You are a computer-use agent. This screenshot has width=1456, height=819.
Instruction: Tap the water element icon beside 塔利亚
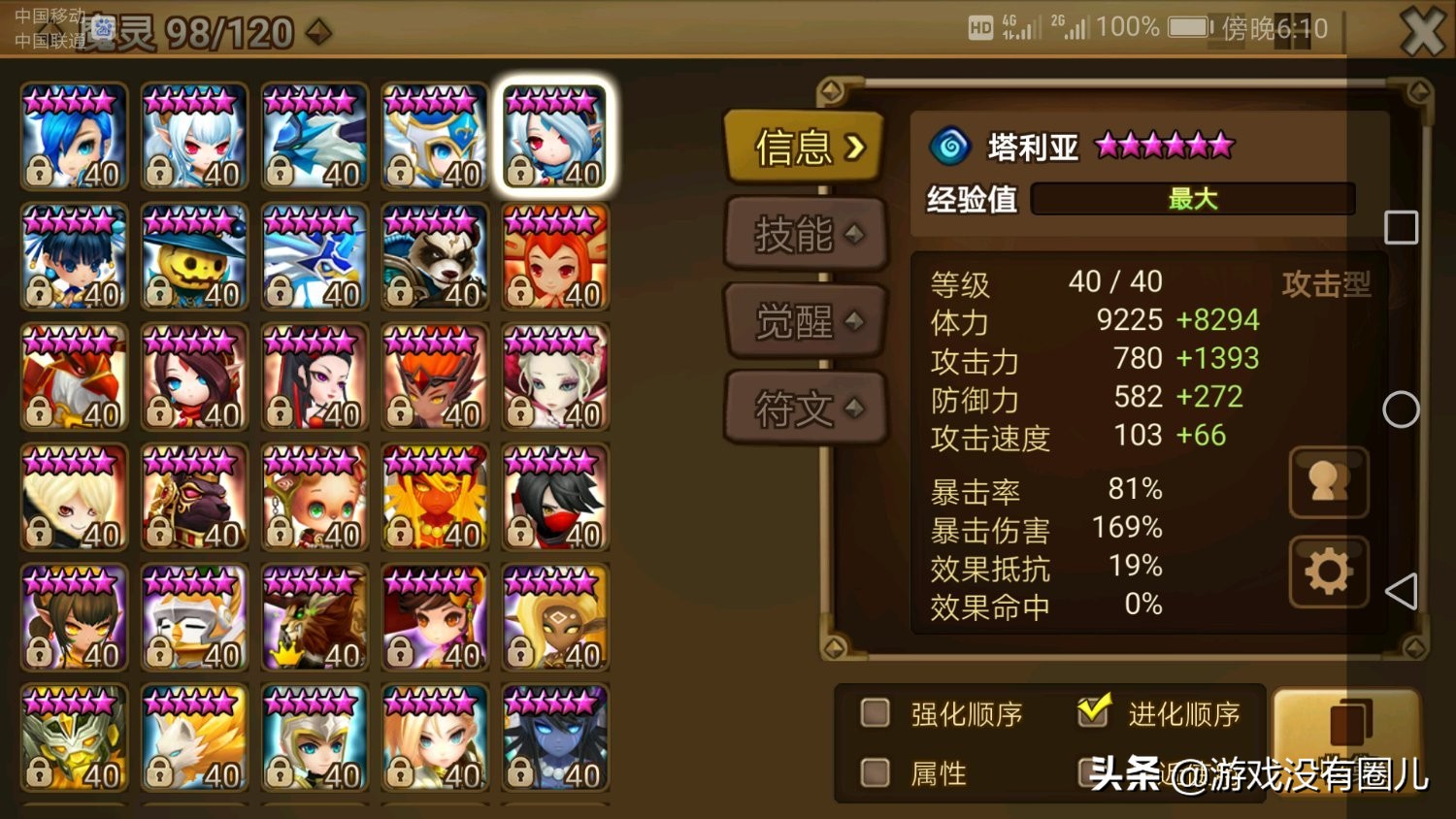(x=951, y=144)
